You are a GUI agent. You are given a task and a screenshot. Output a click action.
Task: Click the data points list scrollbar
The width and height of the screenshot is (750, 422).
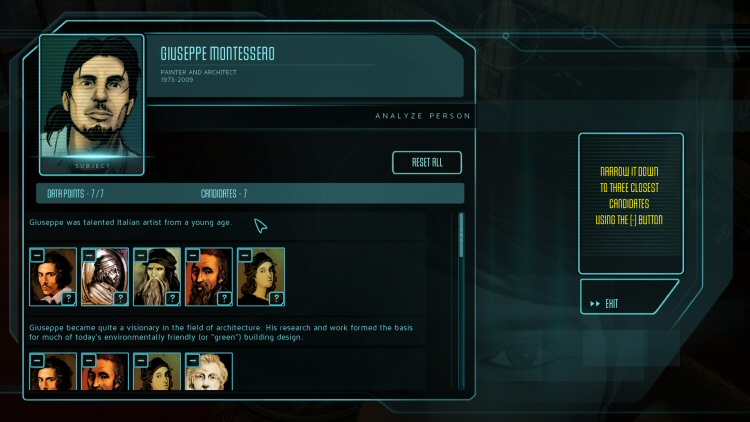[x=461, y=300]
